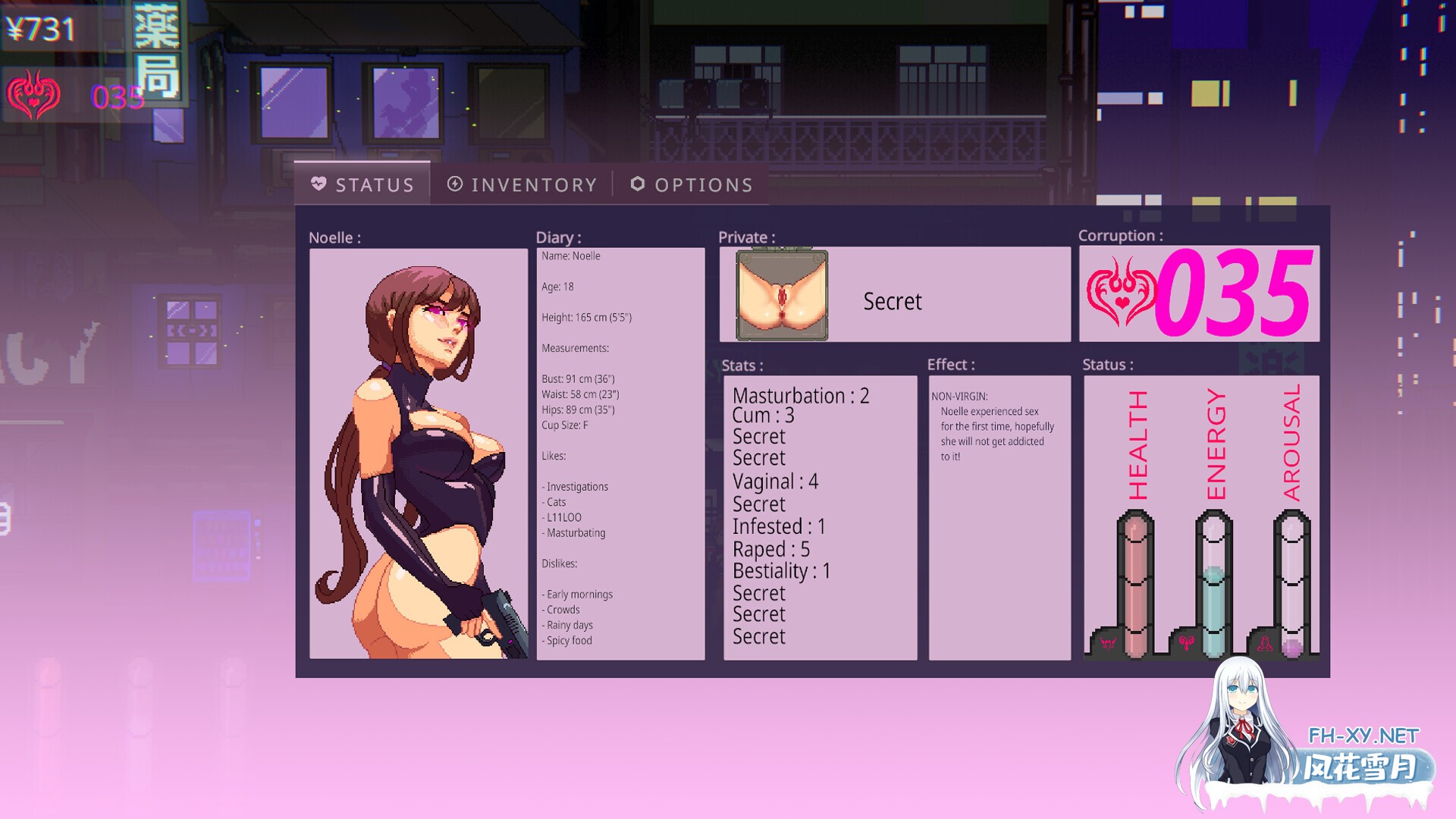Screen dimensions: 1456x819
Task: Expand the Diary panel details
Action: (x=620, y=447)
